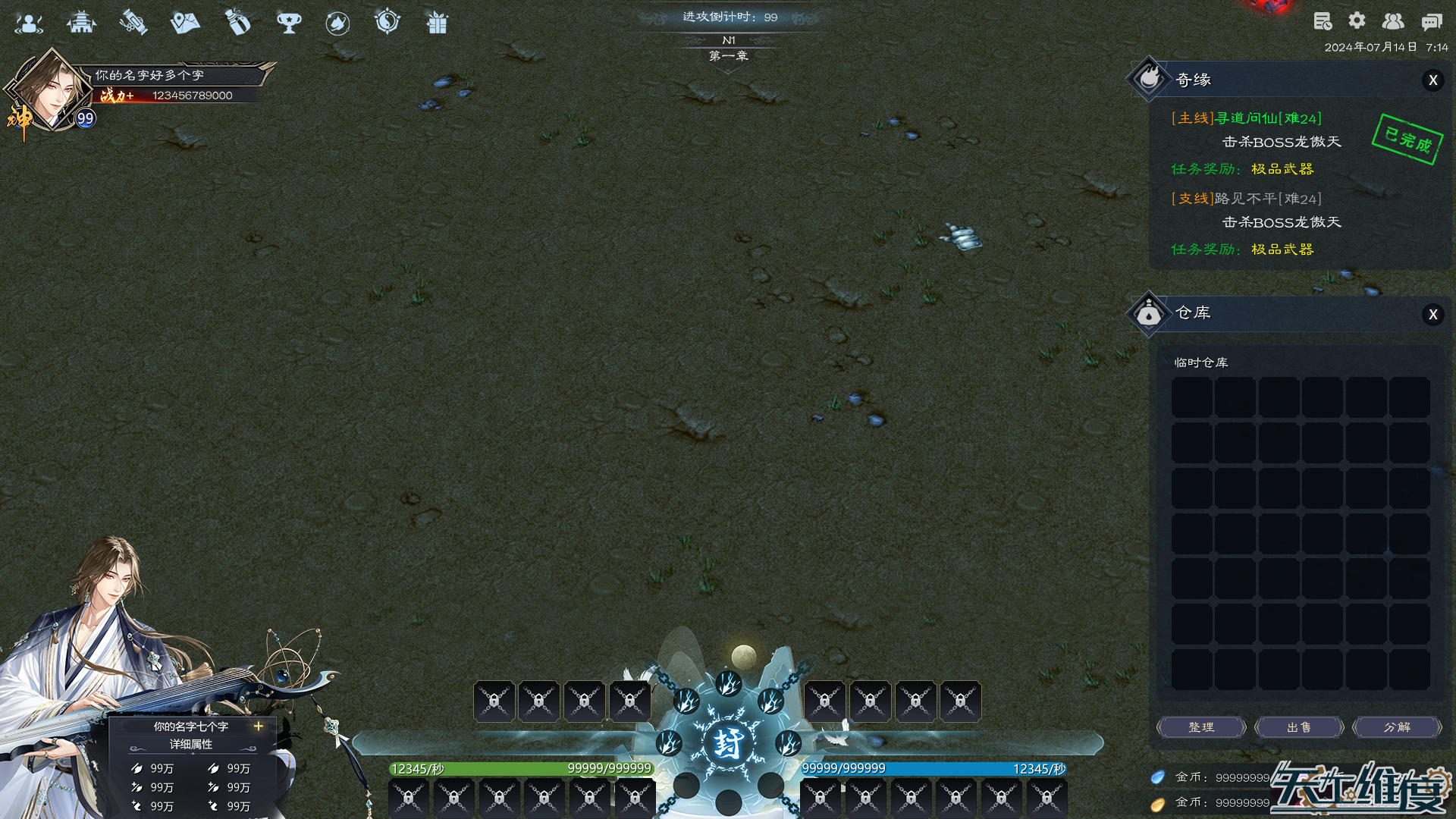Open the map with location pin
Viewport: 1456px width, 819px height.
tap(185, 23)
